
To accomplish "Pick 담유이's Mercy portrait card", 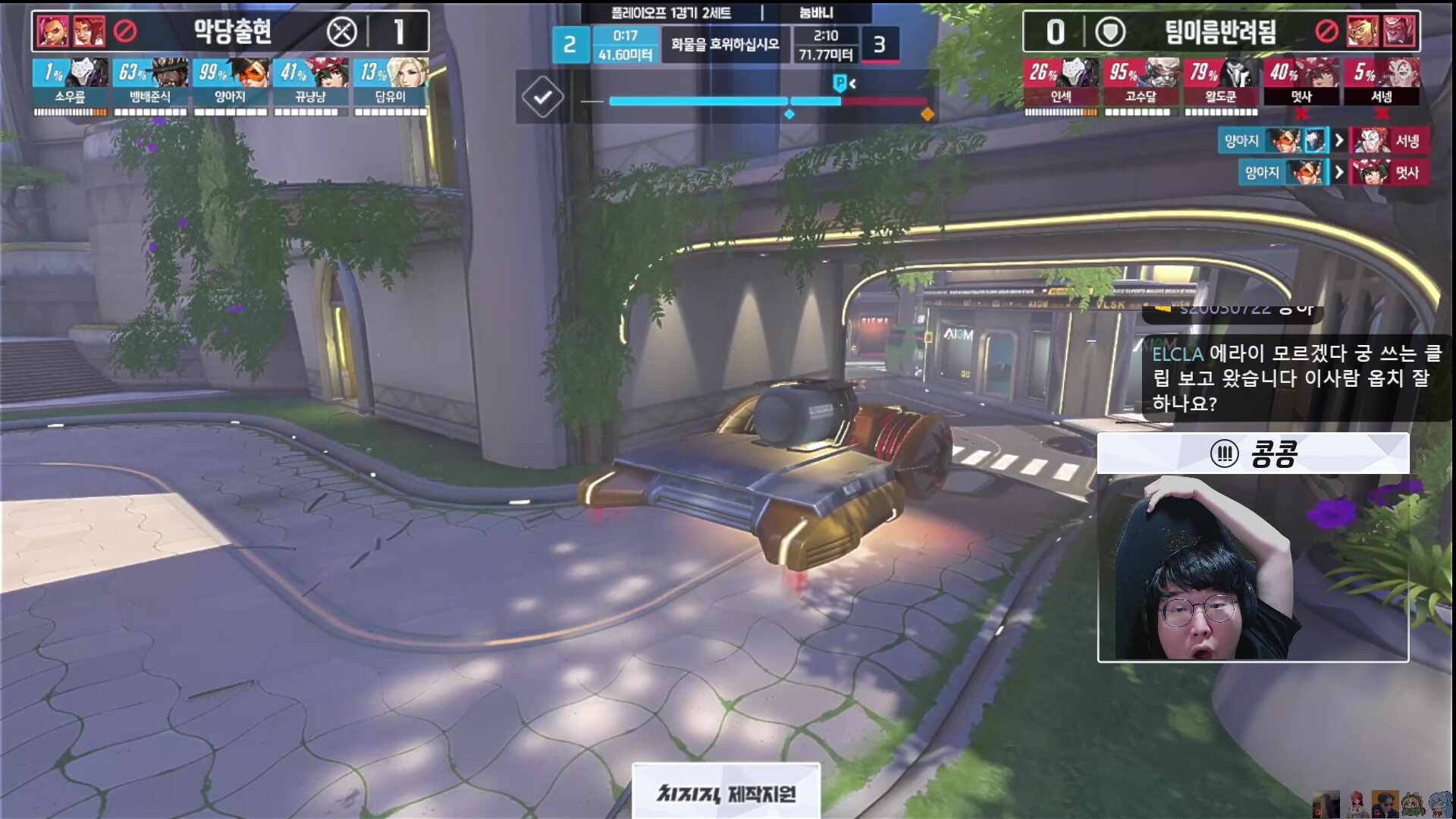I will point(391,83).
